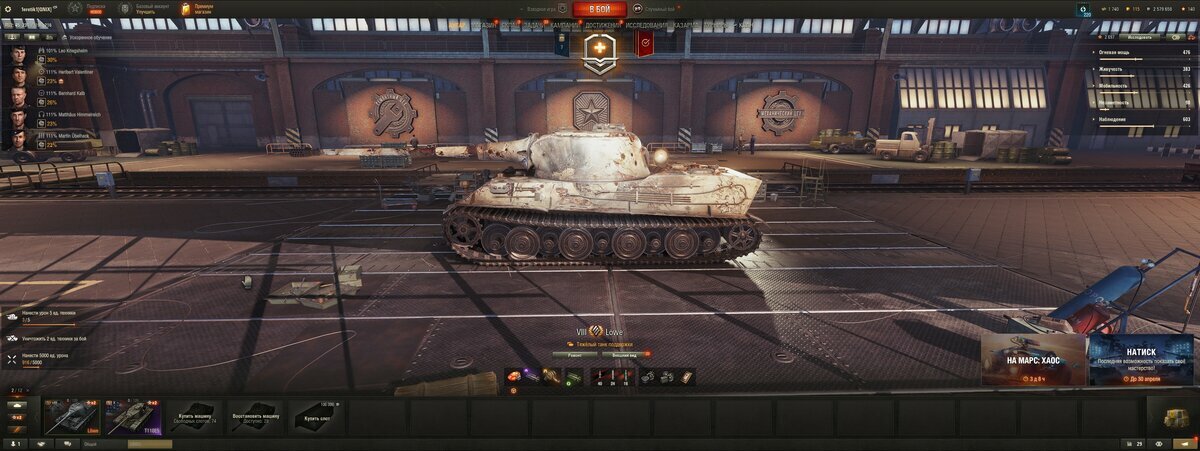The height and width of the screenshot is (451, 1200).
Task: Open the Ремонт repair button
Action: (574, 353)
